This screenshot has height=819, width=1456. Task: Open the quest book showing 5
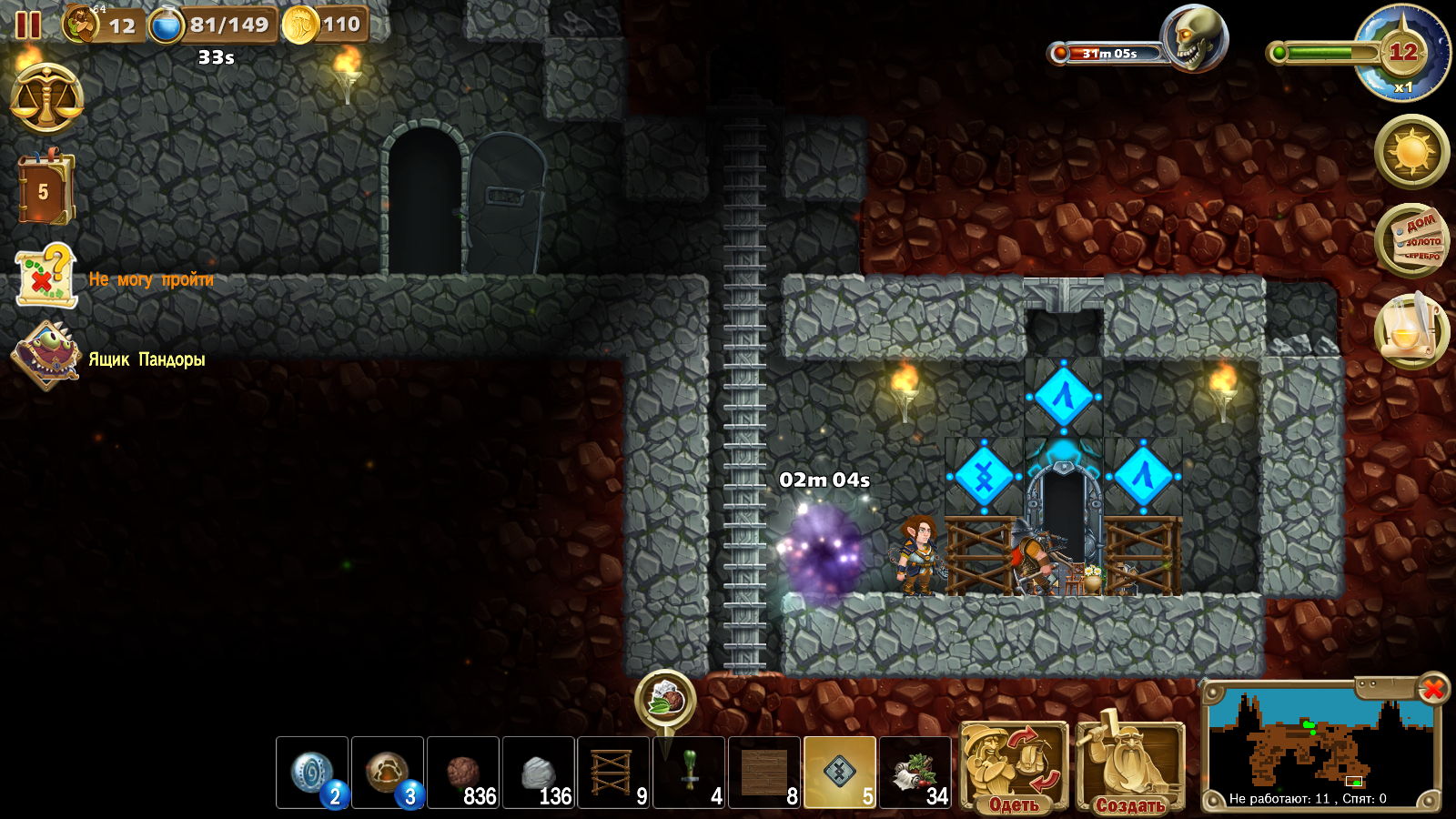pos(44,189)
